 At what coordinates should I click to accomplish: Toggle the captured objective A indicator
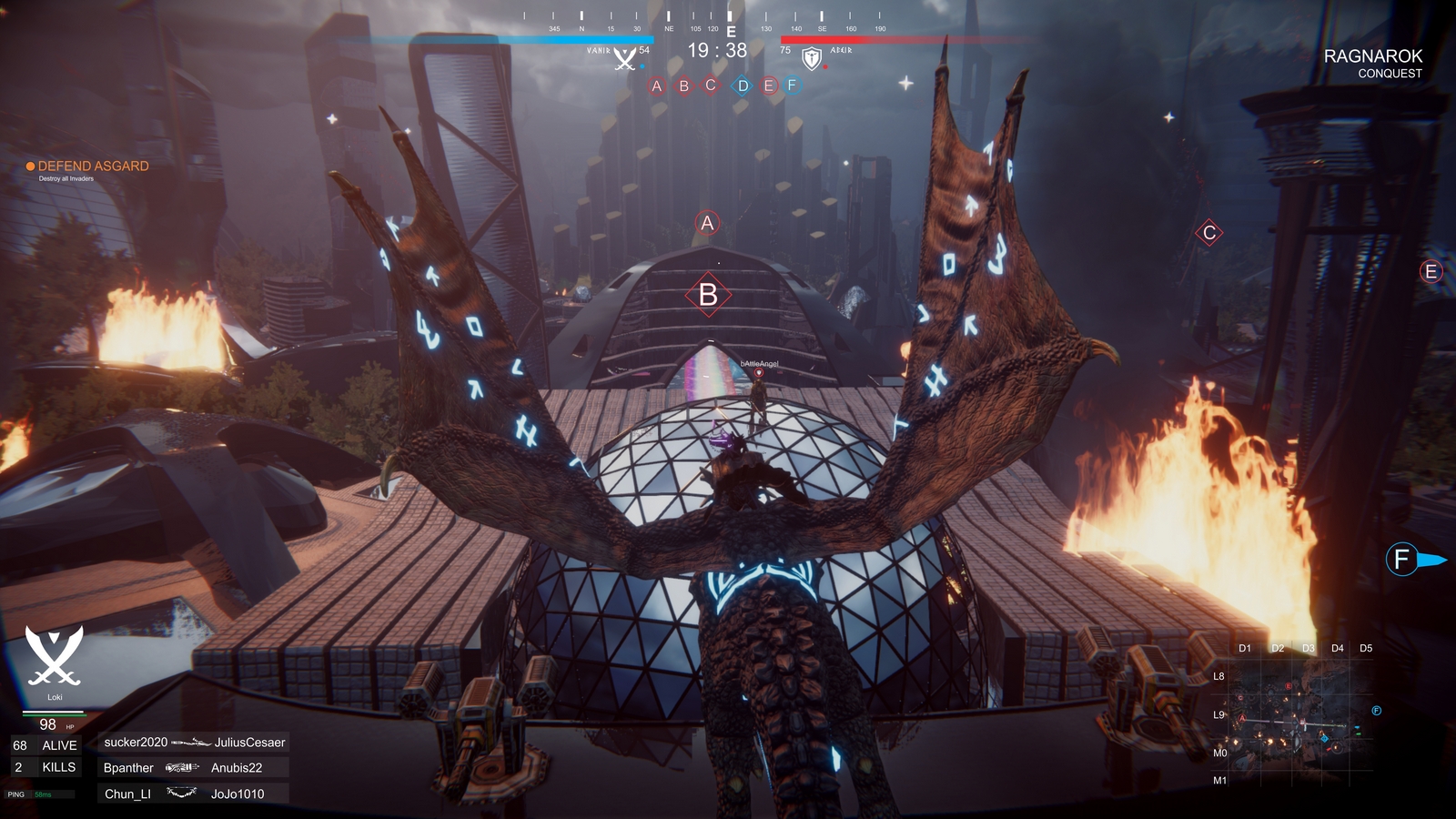(656, 87)
